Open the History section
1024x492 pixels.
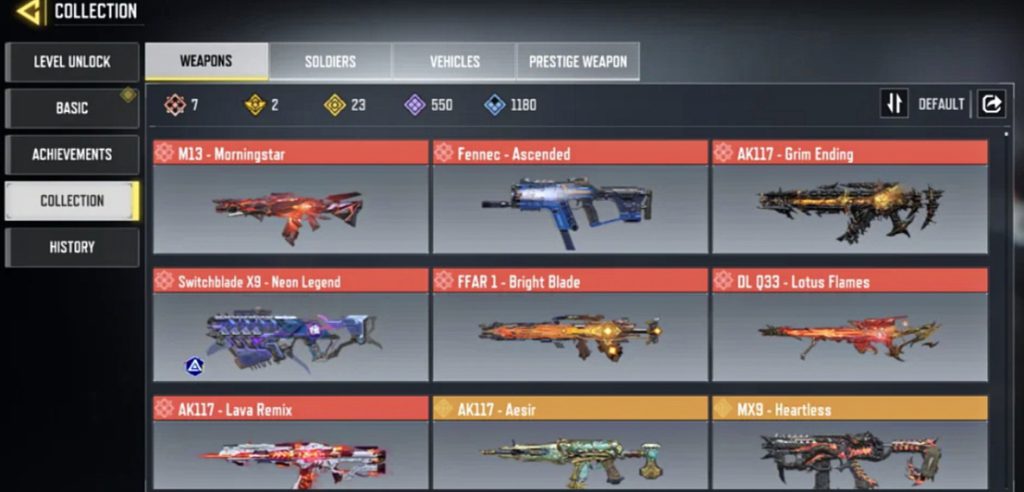click(72, 247)
